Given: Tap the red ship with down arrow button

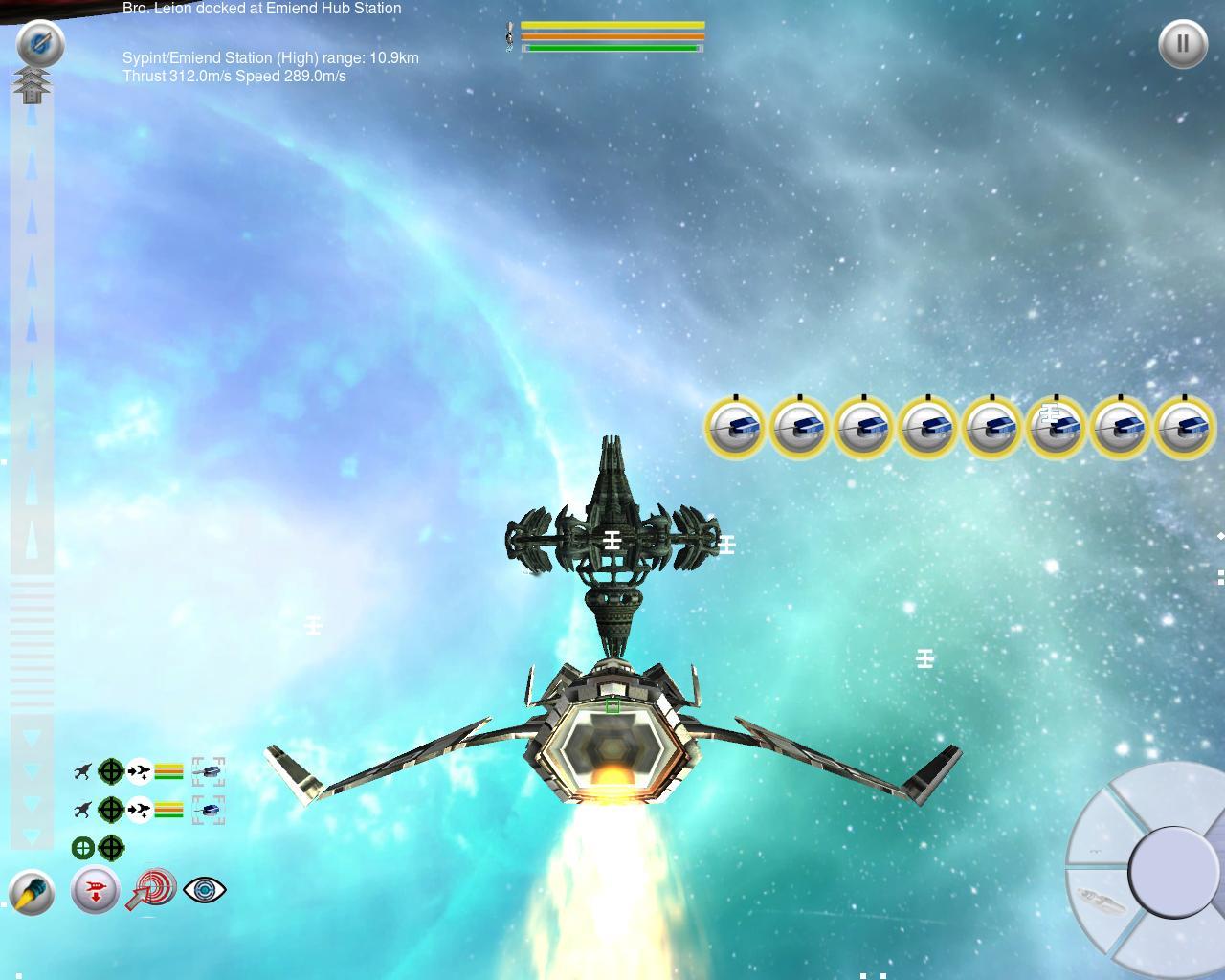Looking at the screenshot, I should point(95,891).
